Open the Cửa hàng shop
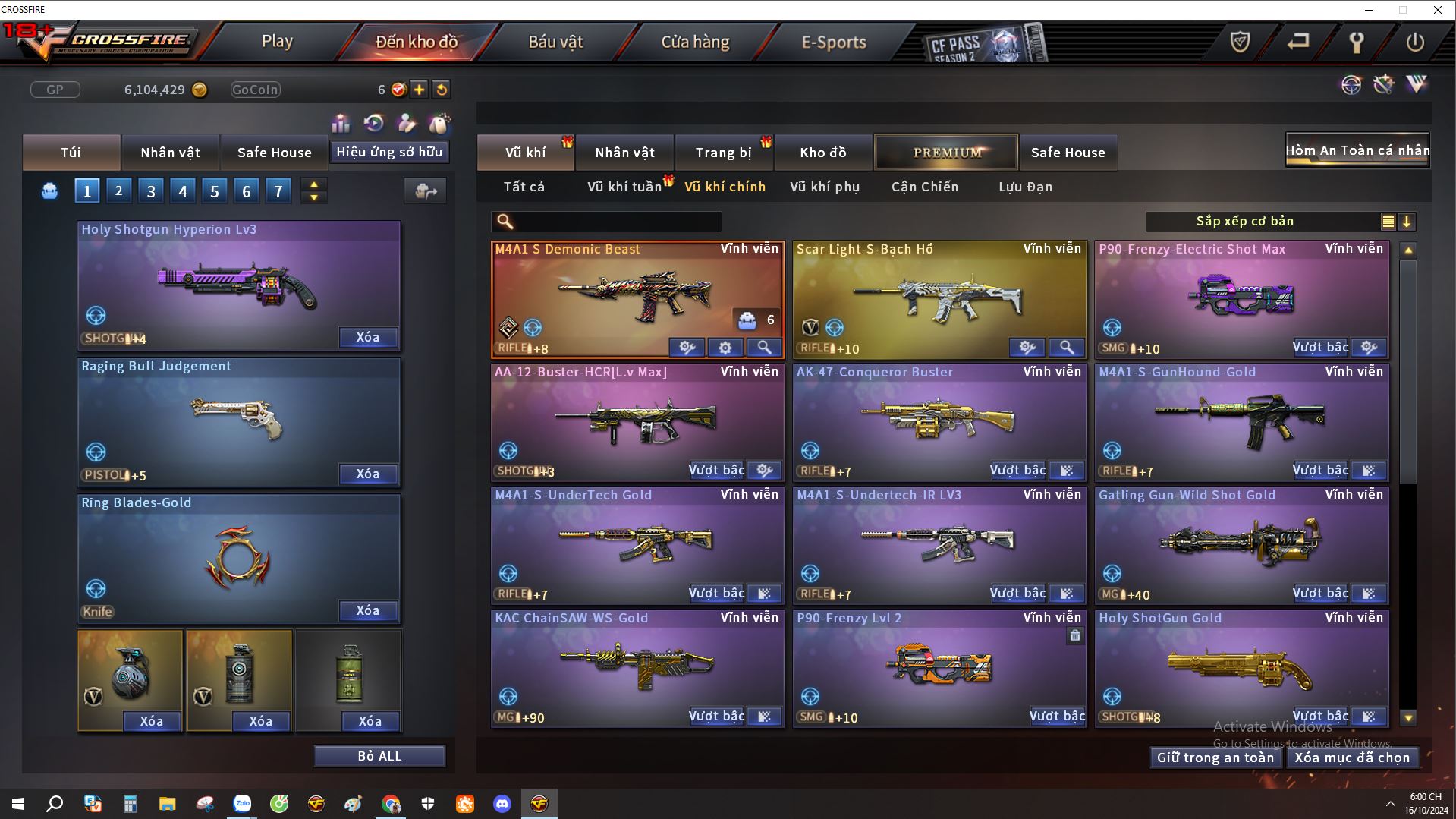This screenshot has height=819, width=1456. click(x=695, y=42)
